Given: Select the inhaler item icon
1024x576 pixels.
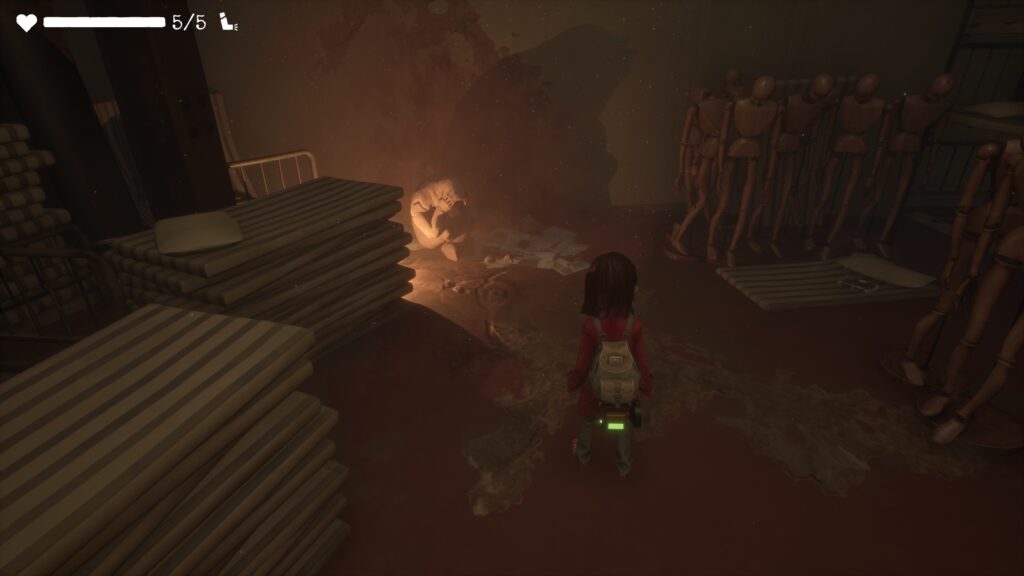Looking at the screenshot, I should pyautogui.click(x=228, y=22).
